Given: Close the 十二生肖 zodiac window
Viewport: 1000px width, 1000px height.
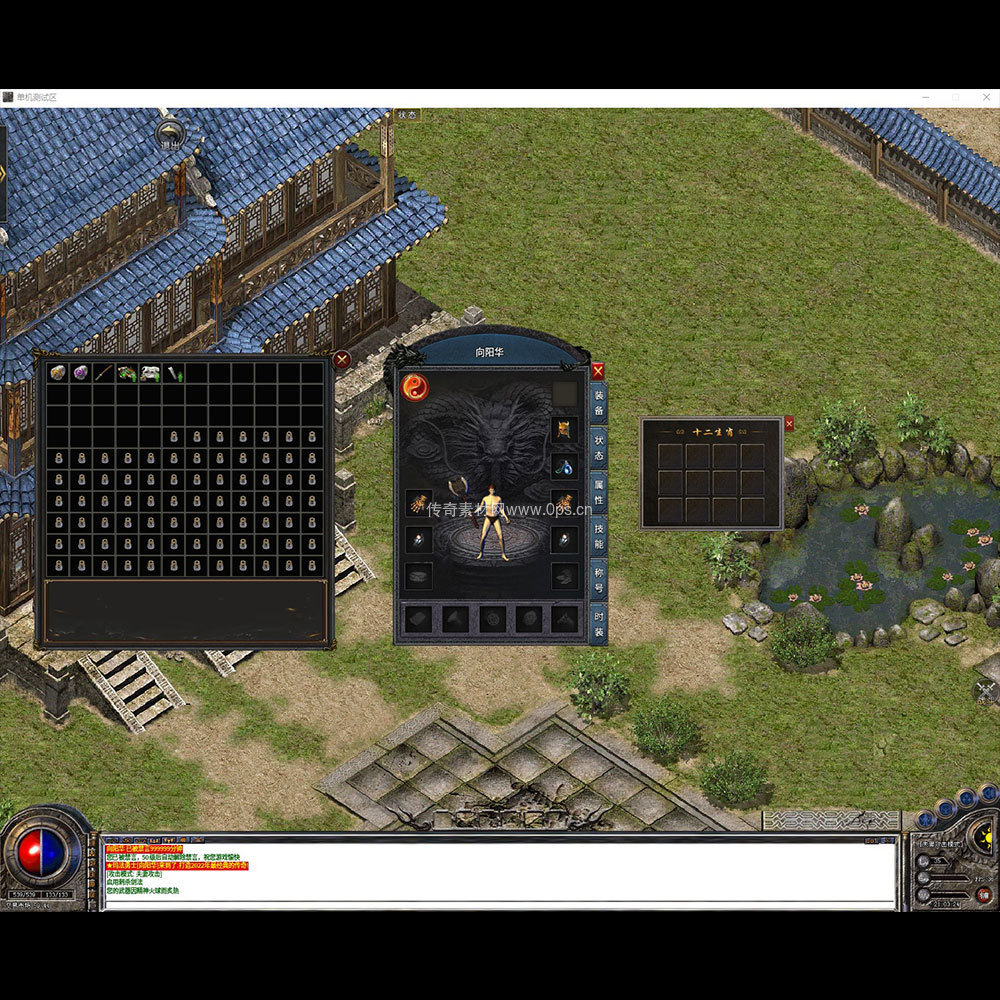Looking at the screenshot, I should pyautogui.click(x=789, y=424).
